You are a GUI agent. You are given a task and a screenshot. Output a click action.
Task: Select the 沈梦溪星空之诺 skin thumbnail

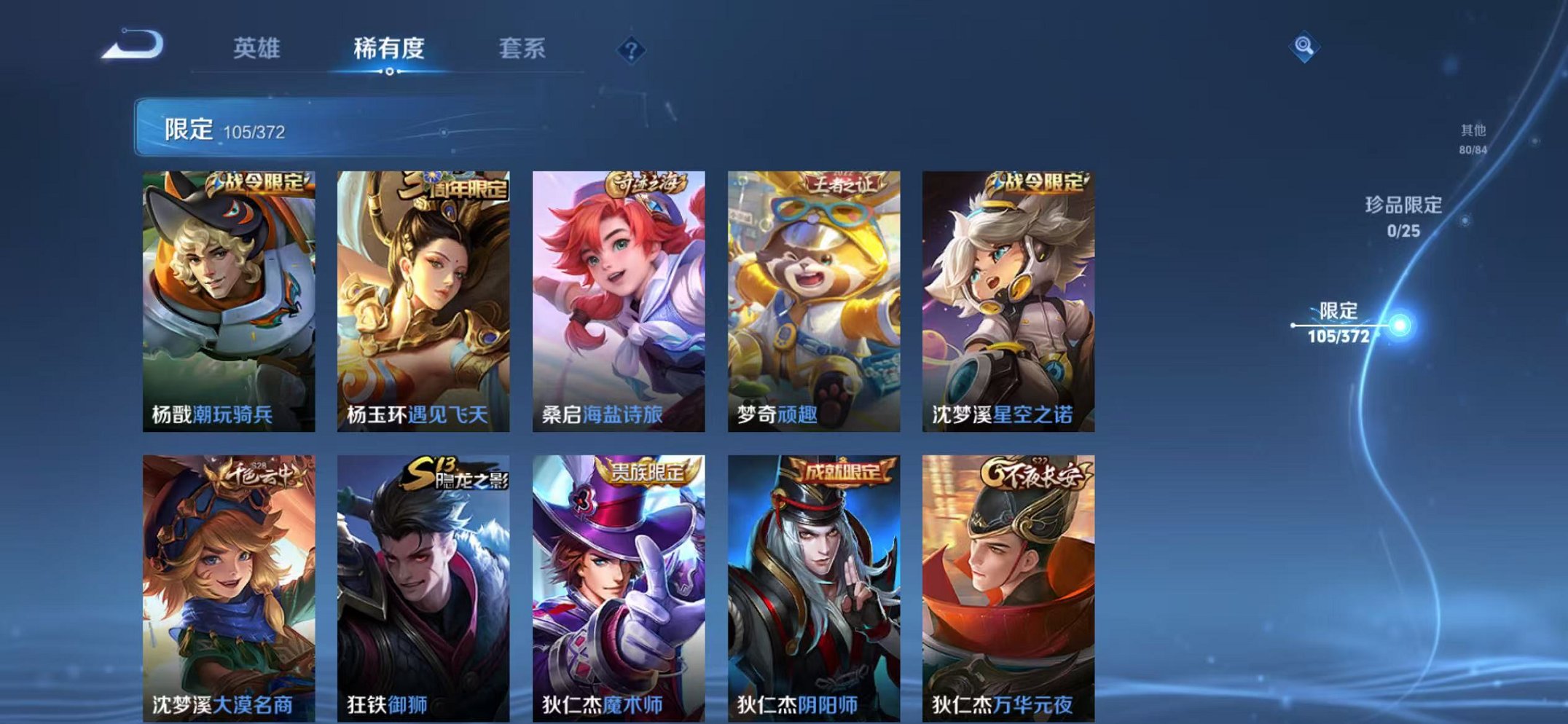(1012, 291)
